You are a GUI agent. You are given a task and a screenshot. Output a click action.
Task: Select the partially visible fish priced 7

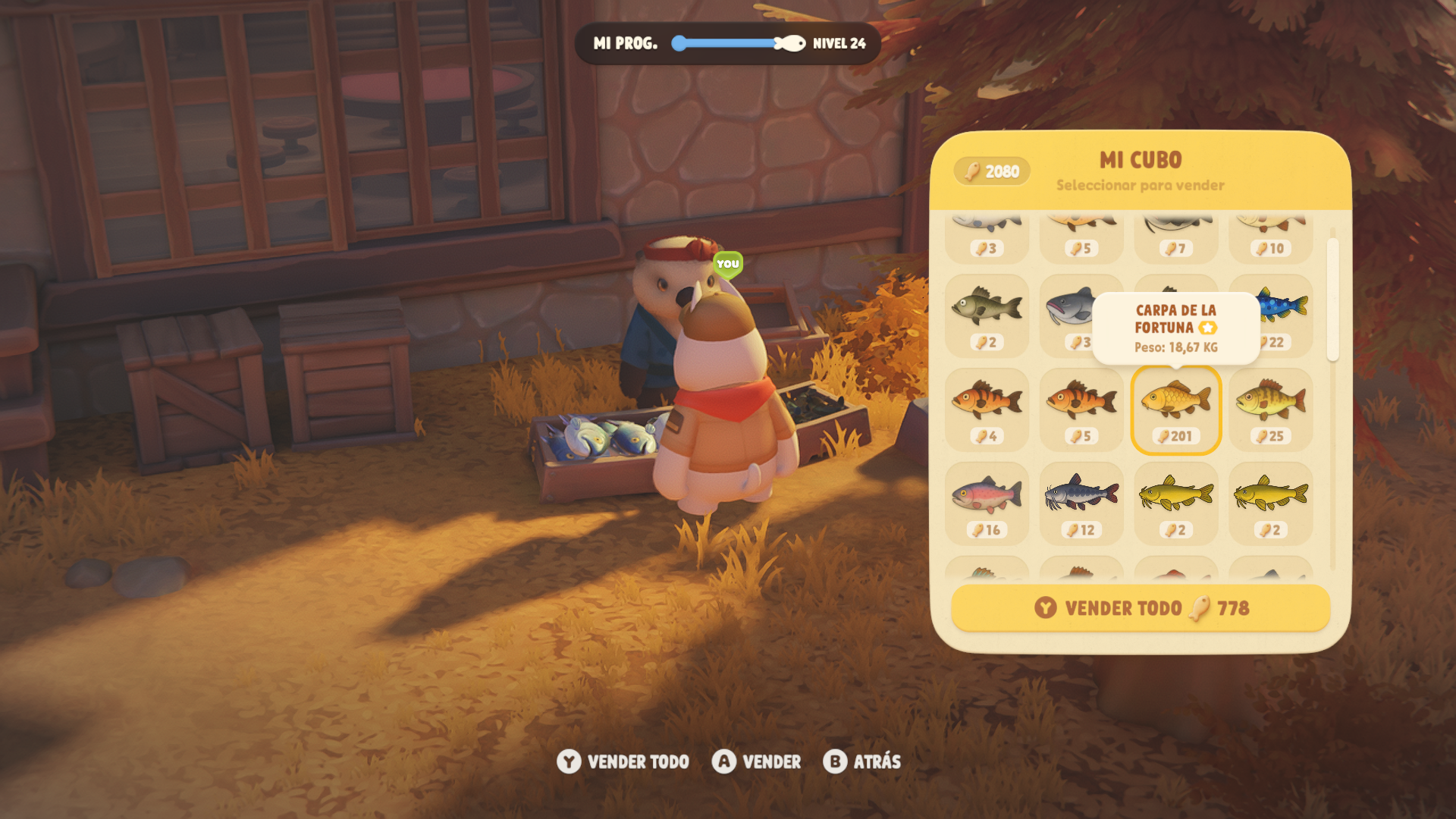pos(1175,237)
